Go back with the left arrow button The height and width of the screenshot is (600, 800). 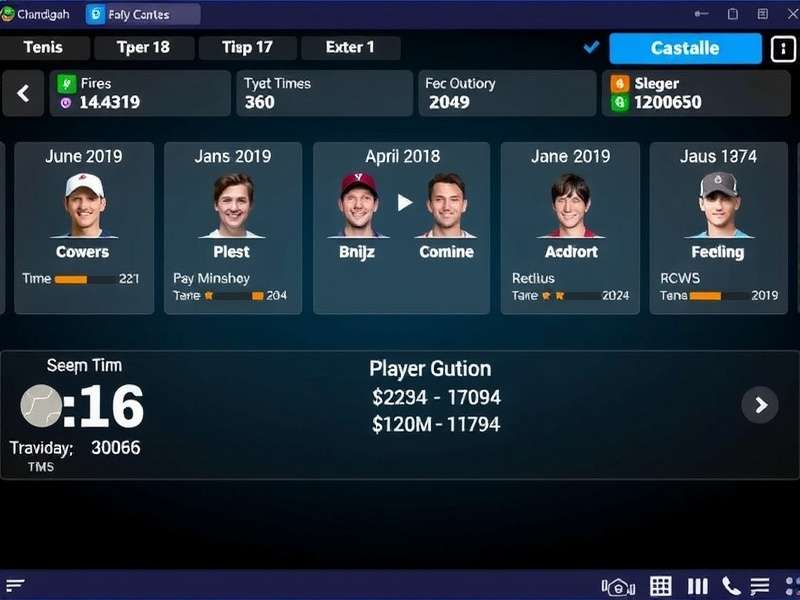click(x=23, y=94)
